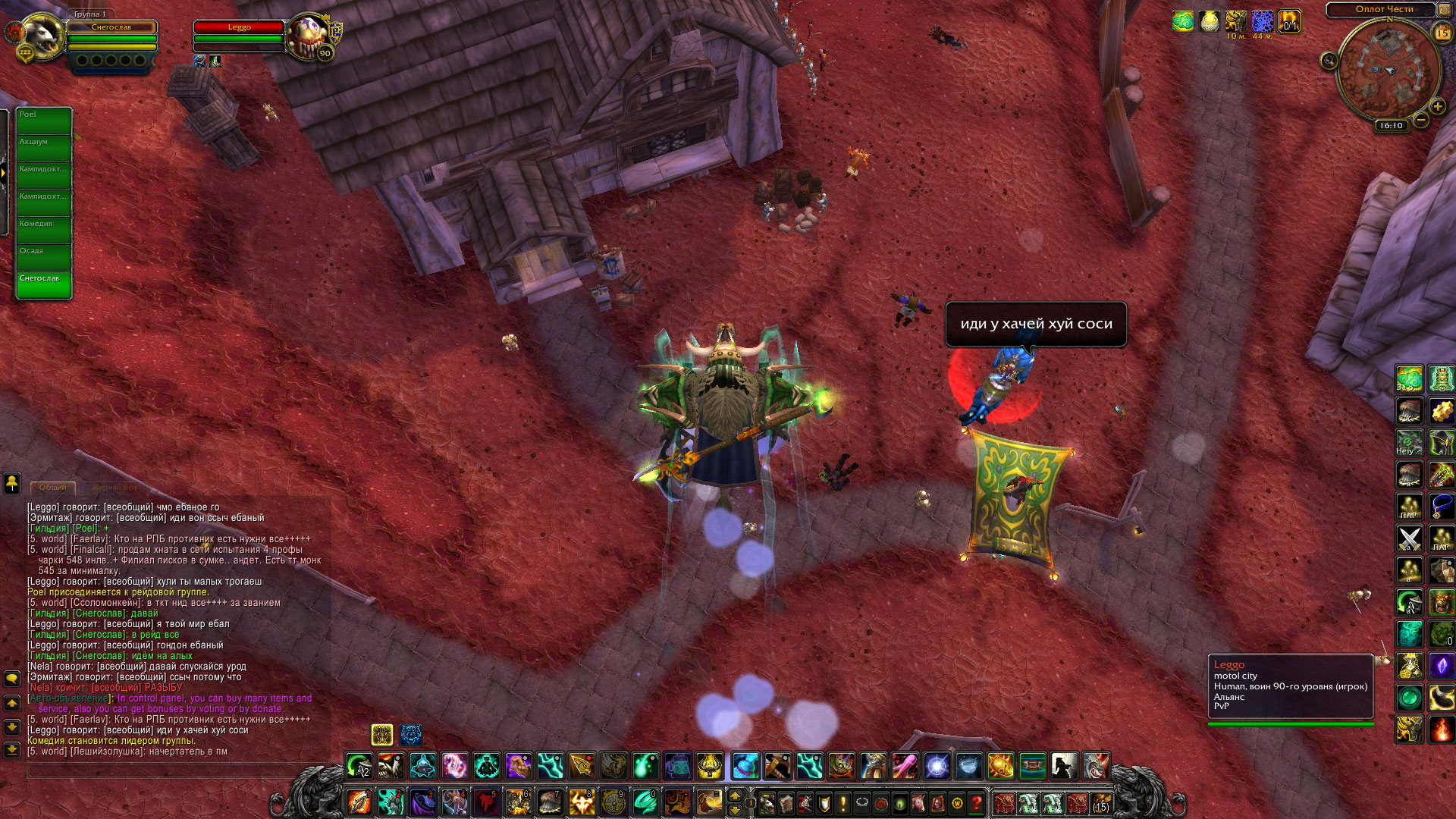Activate the yellow bear form stance icon
1456x819 pixels.
381,734
